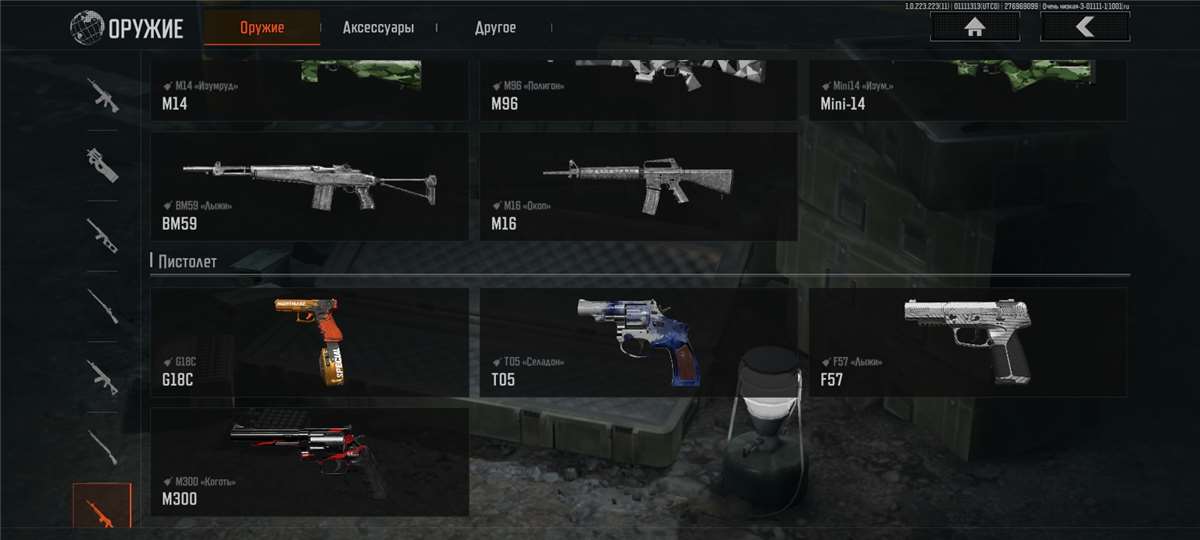Click the back arrow button
The width and height of the screenshot is (1200, 540).
pyautogui.click(x=1085, y=27)
